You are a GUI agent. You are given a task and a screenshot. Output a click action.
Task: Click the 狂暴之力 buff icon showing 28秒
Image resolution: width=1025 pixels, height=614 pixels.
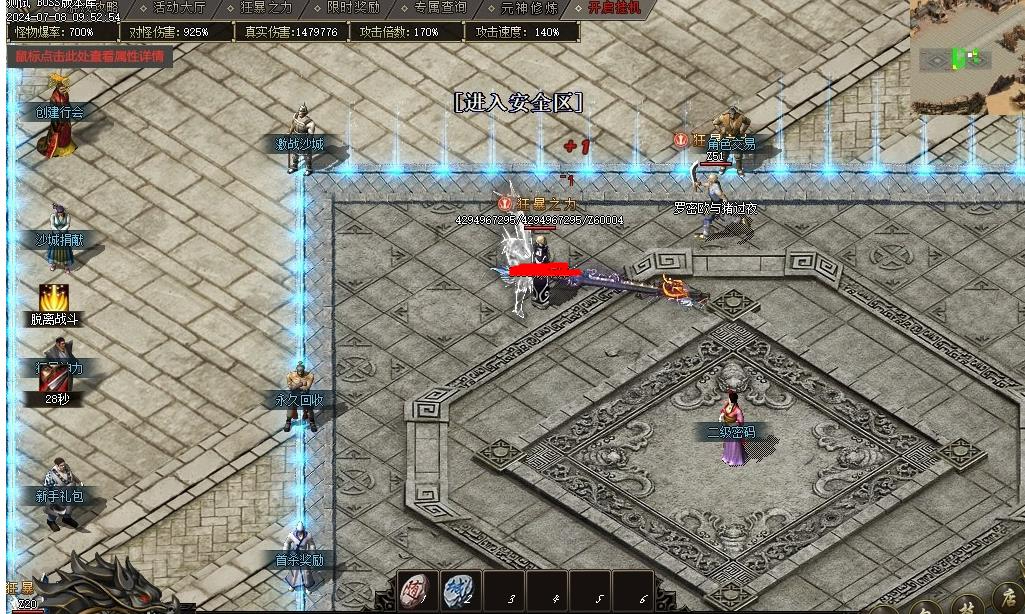(55, 380)
